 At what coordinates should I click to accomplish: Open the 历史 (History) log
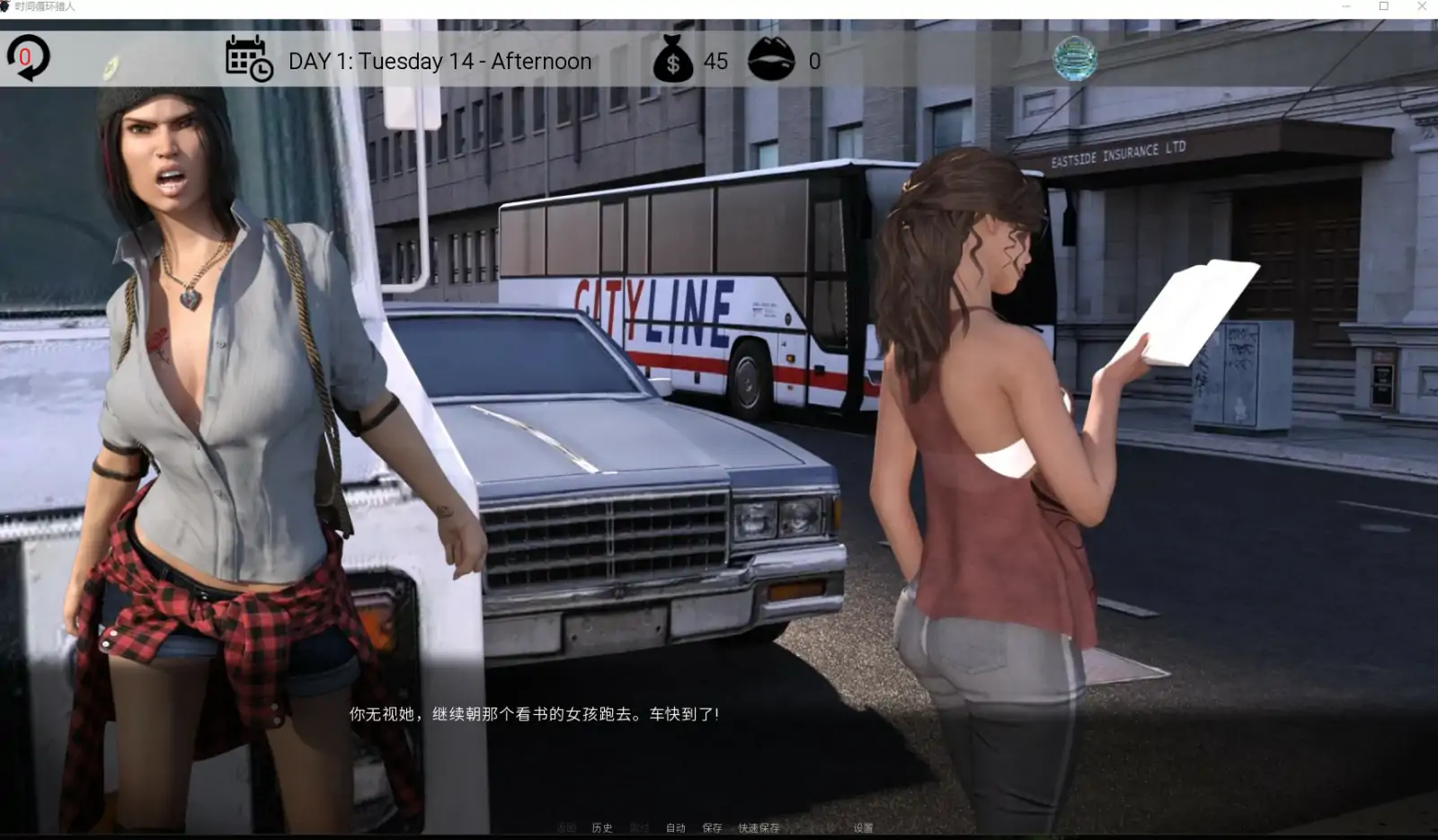coord(602,827)
